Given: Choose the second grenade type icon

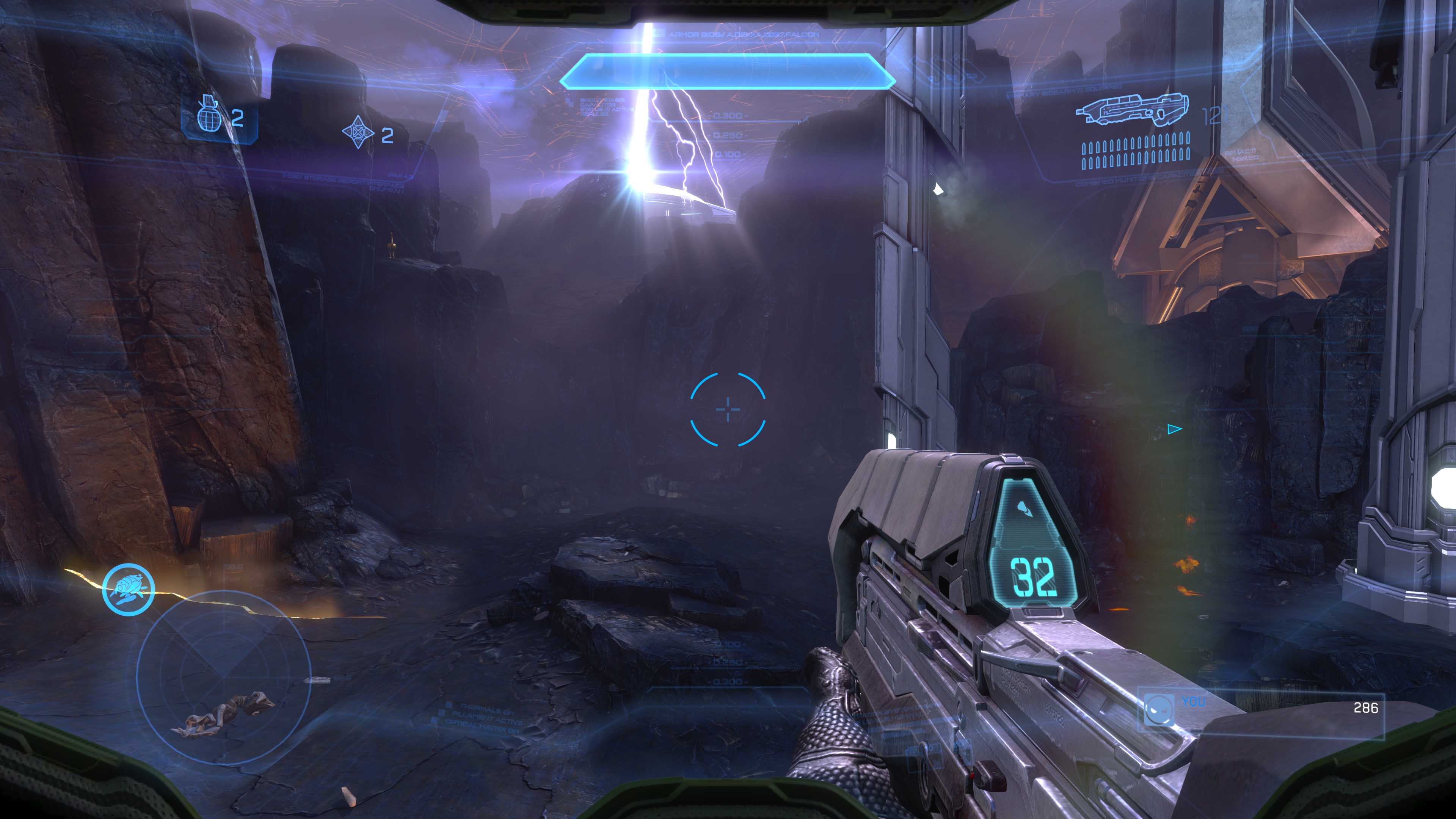Looking at the screenshot, I should (x=358, y=132).
